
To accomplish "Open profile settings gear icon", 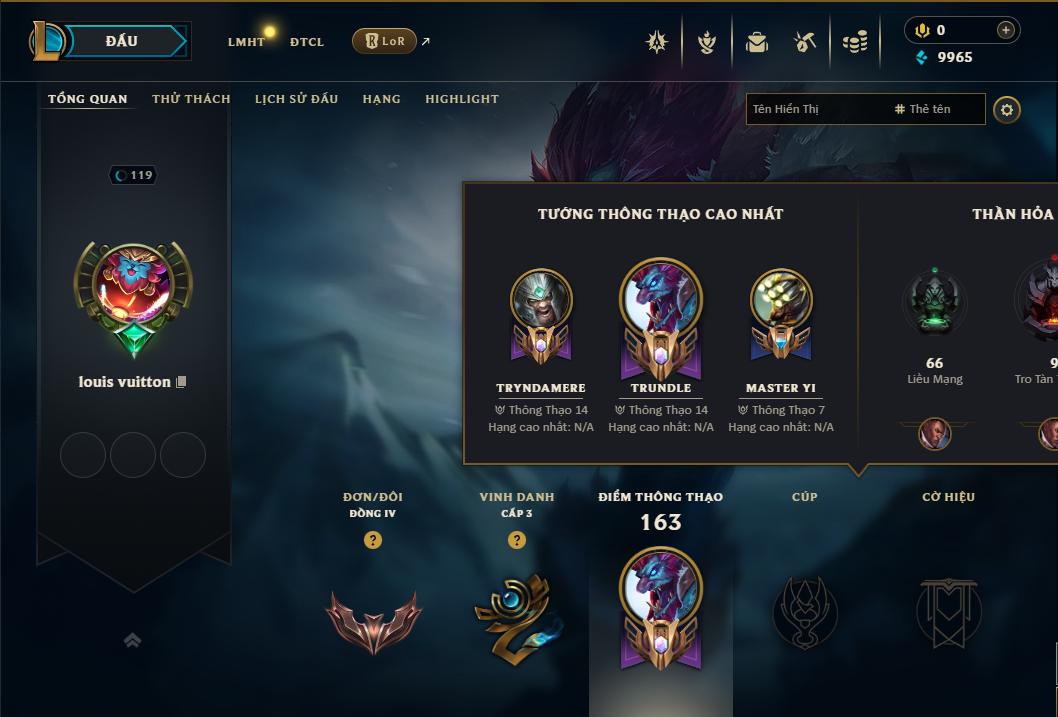I will pyautogui.click(x=1007, y=109).
